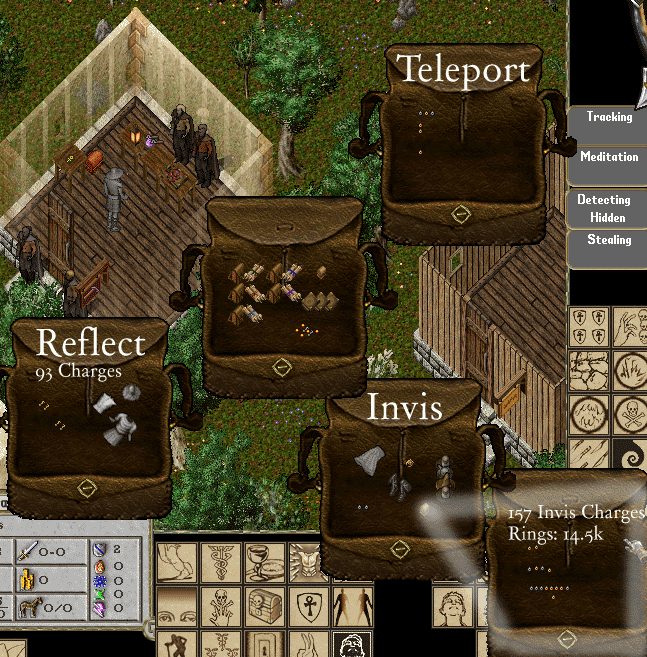
Task: Click the Invis backpack's diamond button
Action: pyautogui.click(x=400, y=548)
